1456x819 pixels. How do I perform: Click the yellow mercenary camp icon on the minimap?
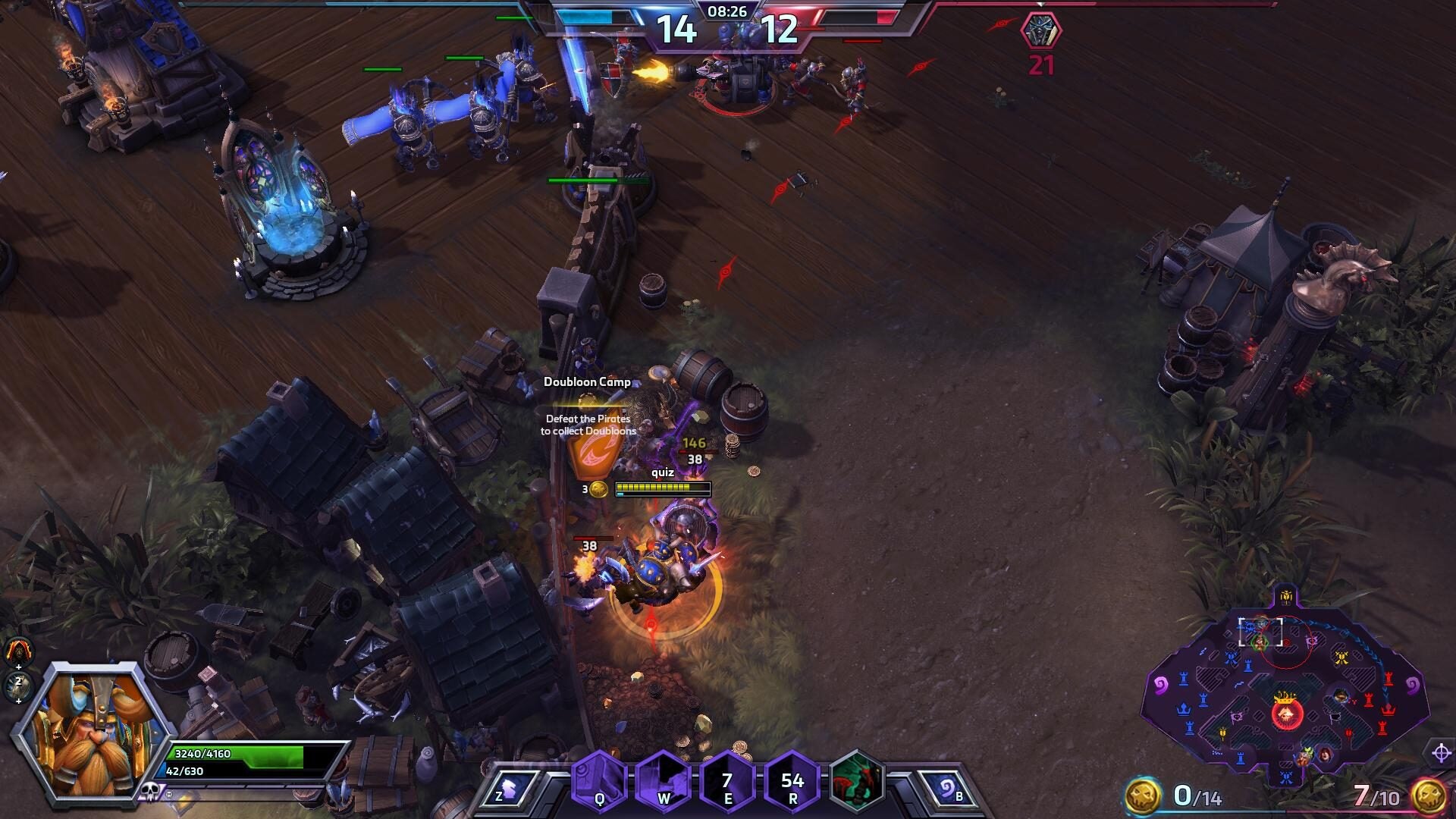point(1341,658)
